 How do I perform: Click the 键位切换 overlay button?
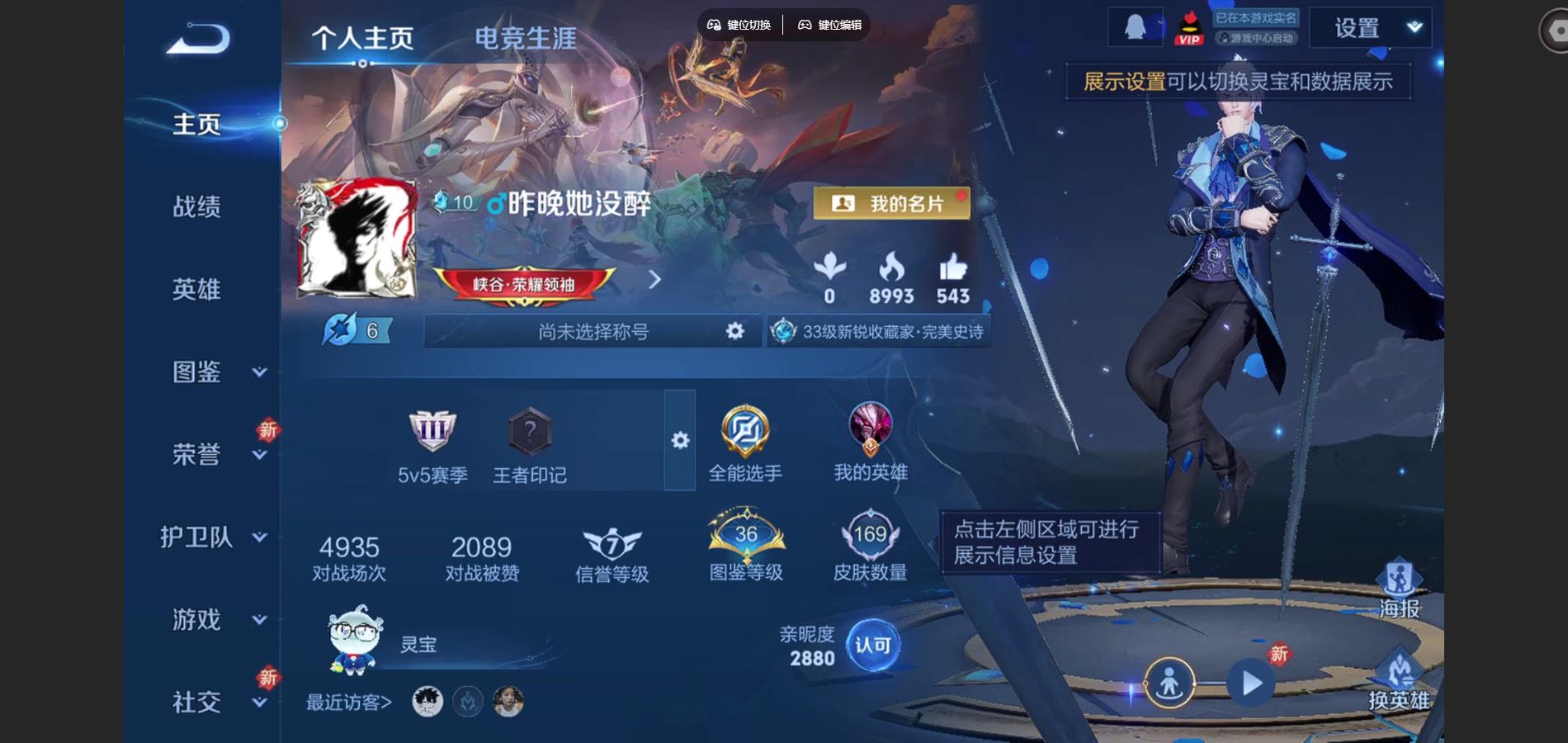coord(739,25)
